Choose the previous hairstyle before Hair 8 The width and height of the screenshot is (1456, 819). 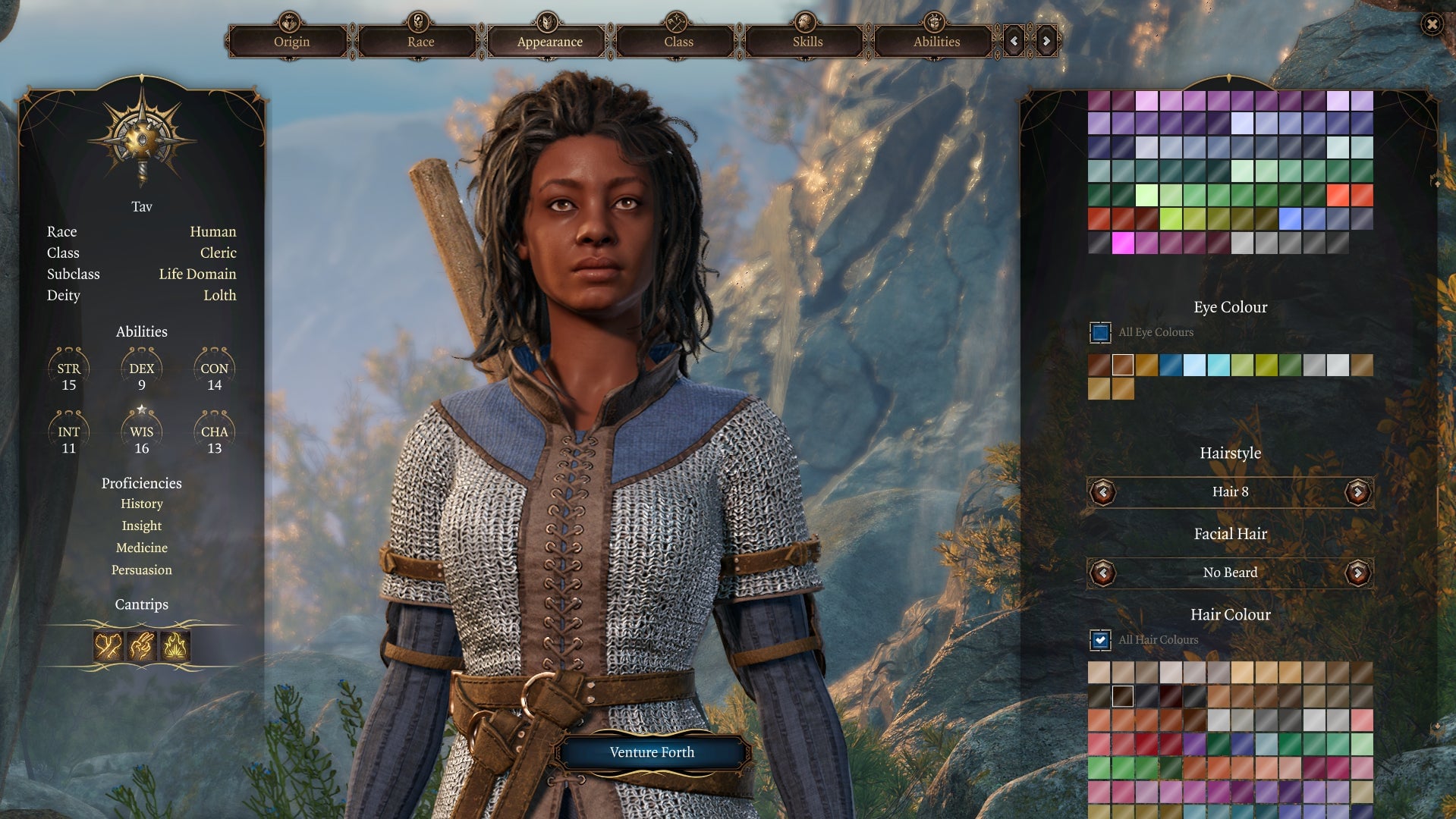tap(1102, 492)
